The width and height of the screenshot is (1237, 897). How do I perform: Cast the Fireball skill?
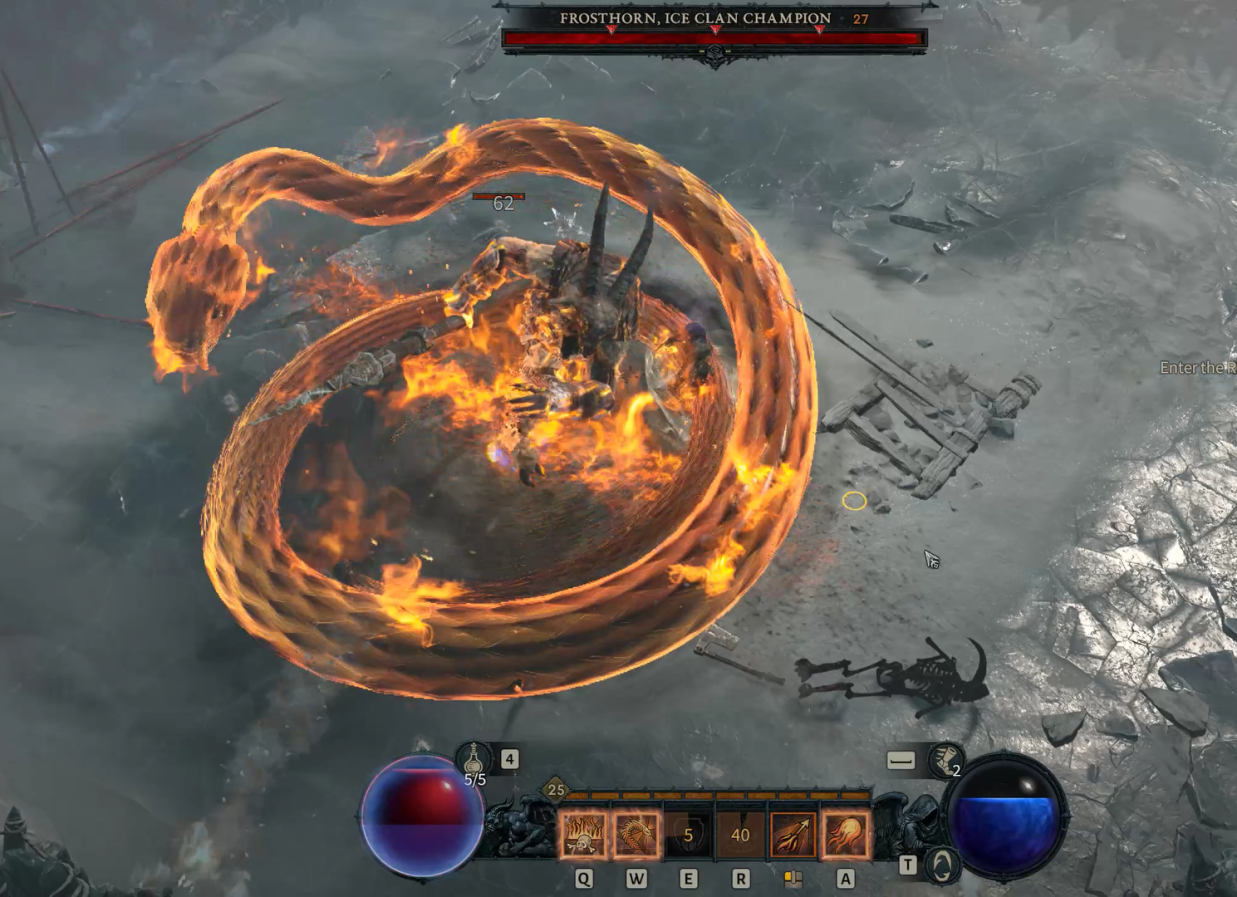click(845, 834)
